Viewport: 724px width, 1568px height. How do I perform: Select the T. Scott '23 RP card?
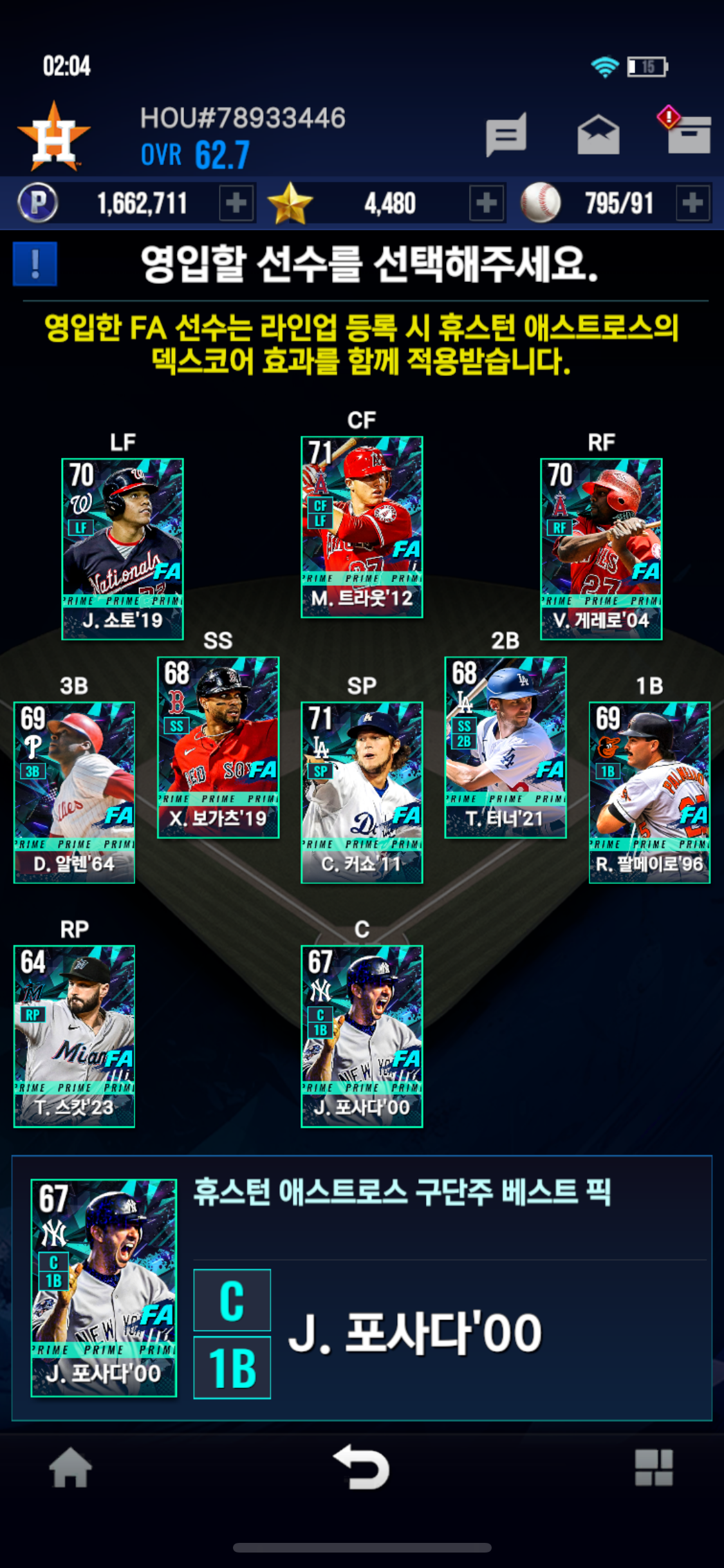(74, 1036)
